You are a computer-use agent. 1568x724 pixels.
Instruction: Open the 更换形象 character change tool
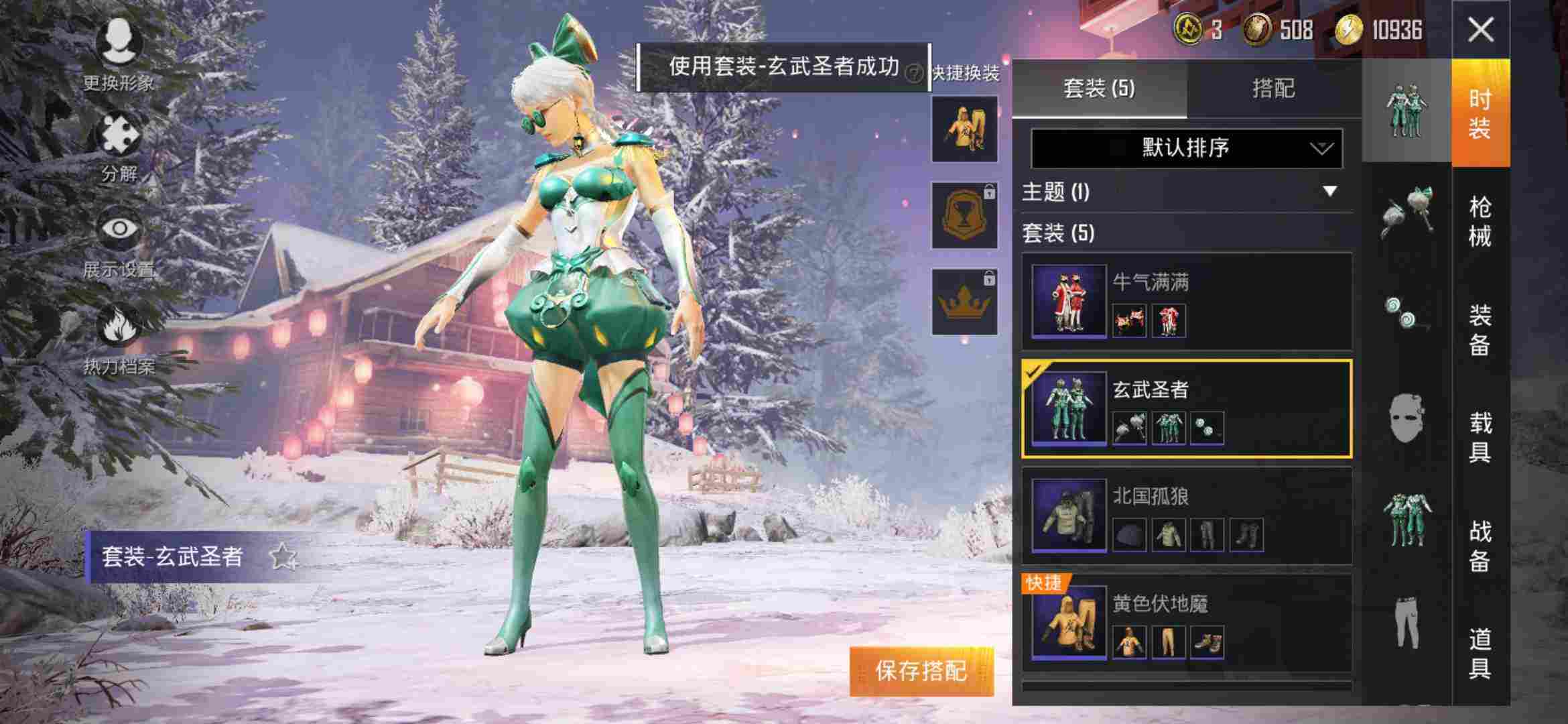click(117, 50)
